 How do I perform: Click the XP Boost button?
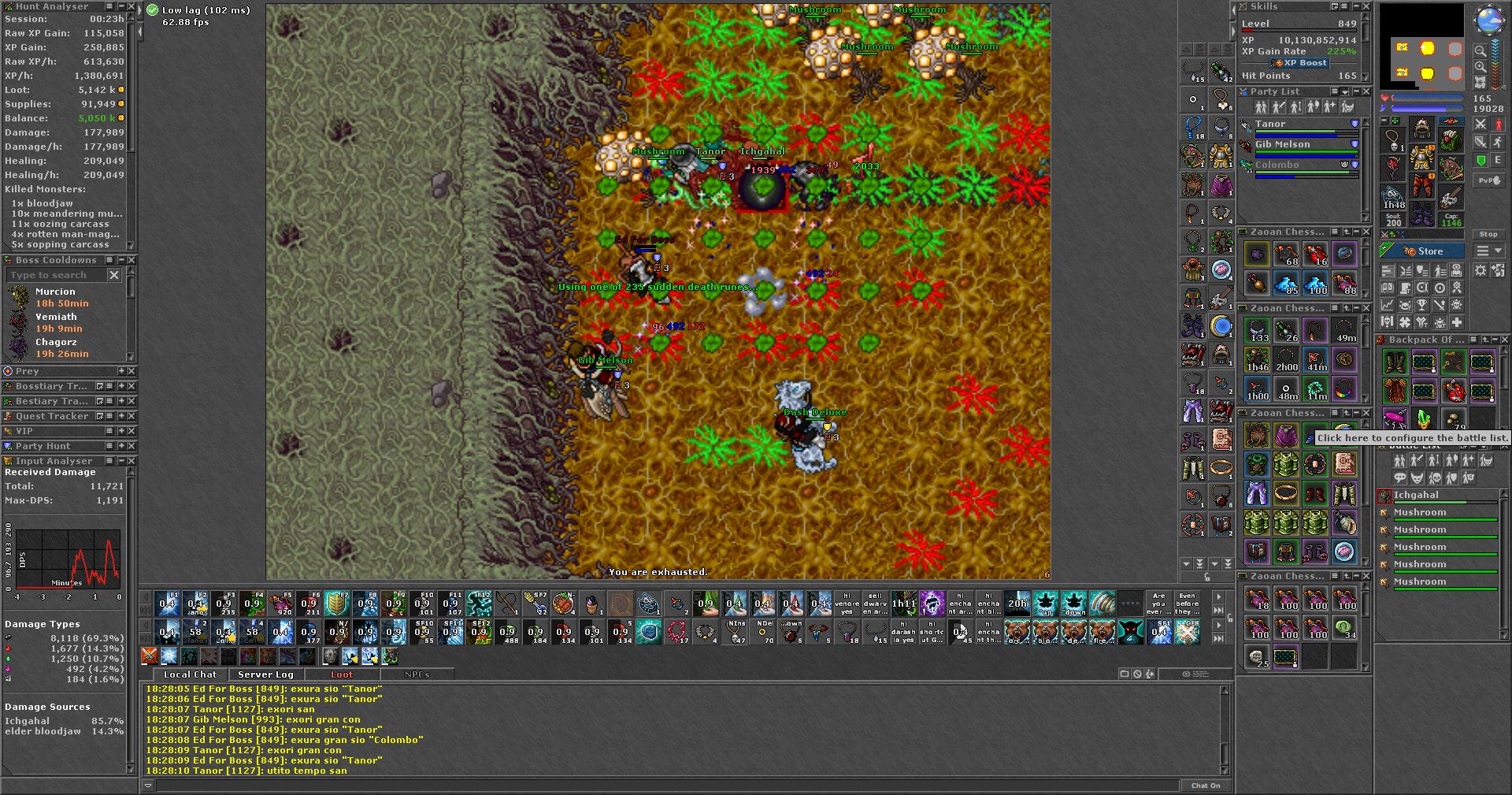pos(1299,63)
